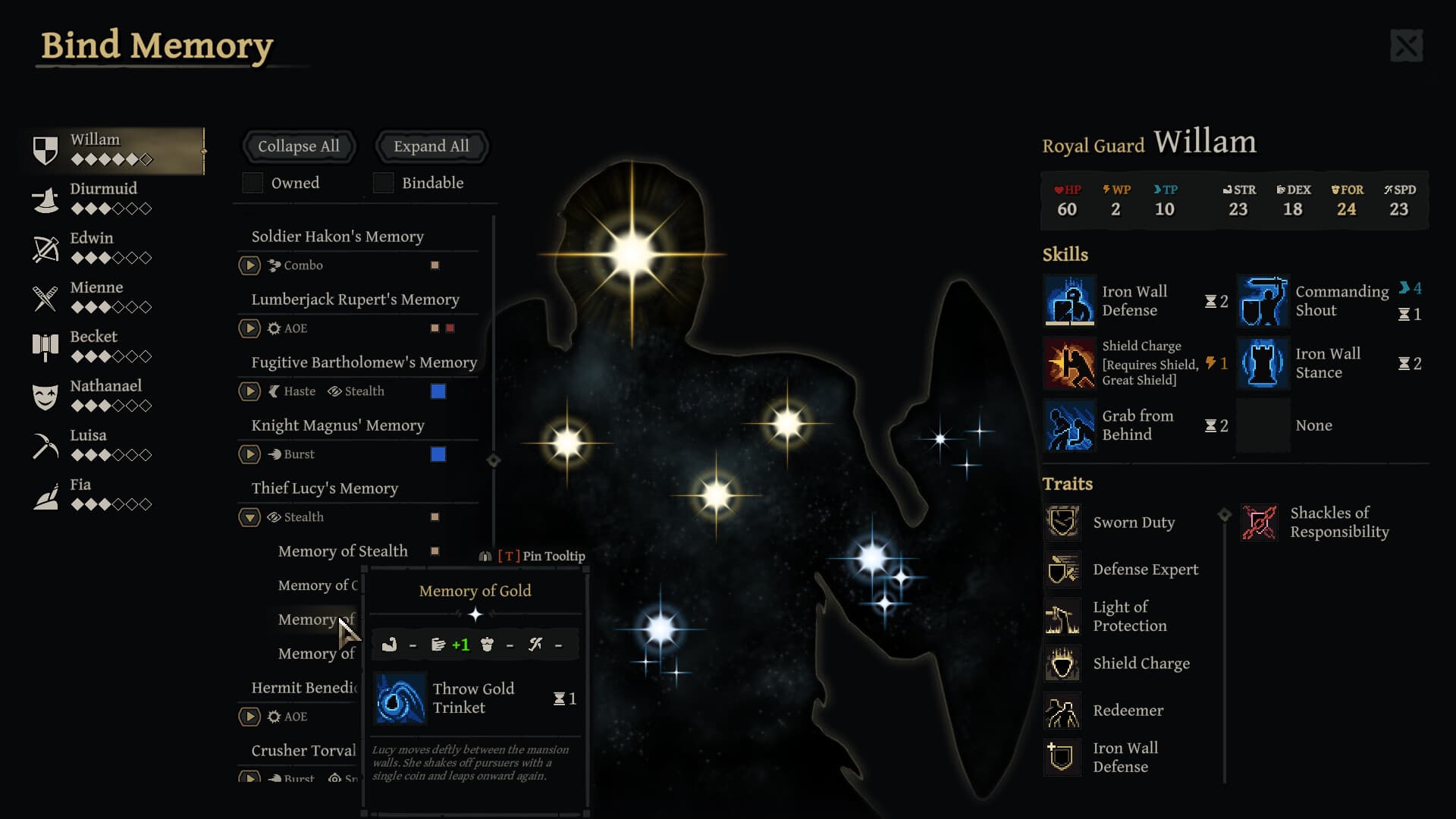Screen dimensions: 1456x819
Task: Expand Soldier Hakon's Memory entry
Action: tap(249, 265)
